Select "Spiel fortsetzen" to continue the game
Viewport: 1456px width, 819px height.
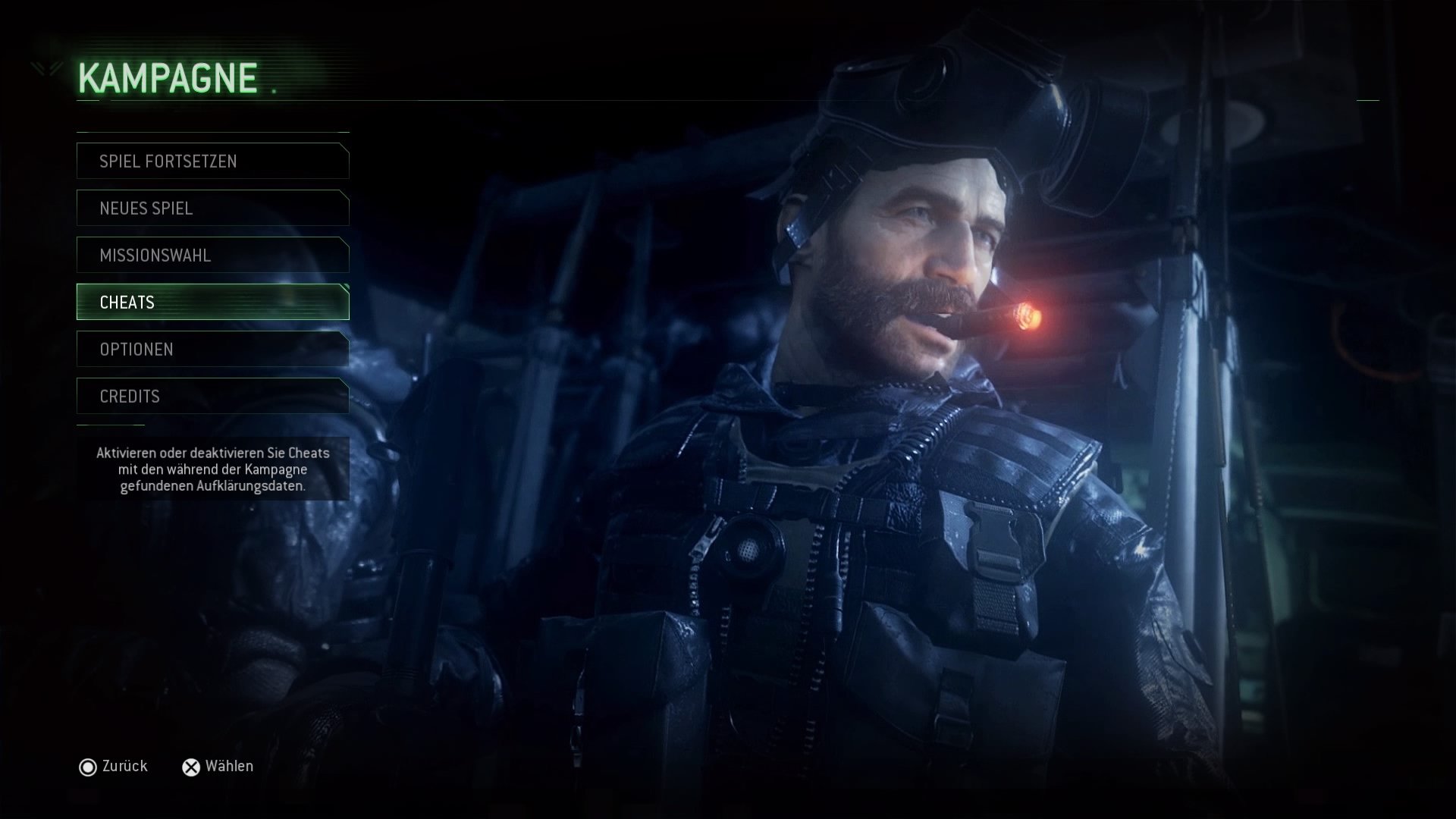[x=212, y=161]
